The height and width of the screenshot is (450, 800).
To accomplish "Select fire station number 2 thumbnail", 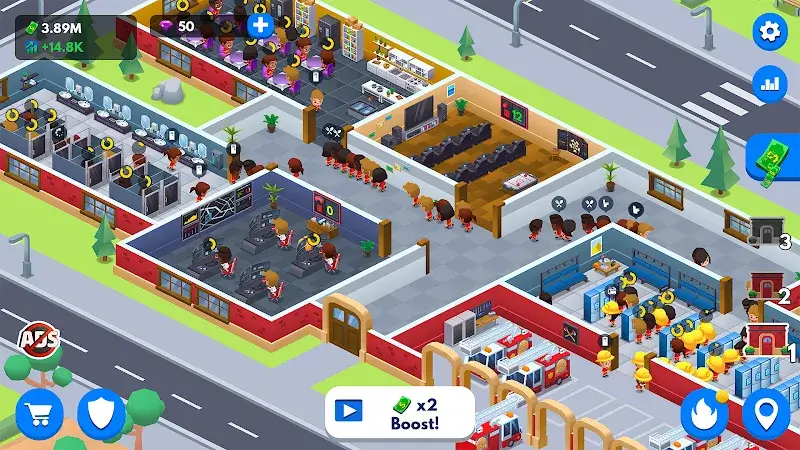I will (767, 287).
